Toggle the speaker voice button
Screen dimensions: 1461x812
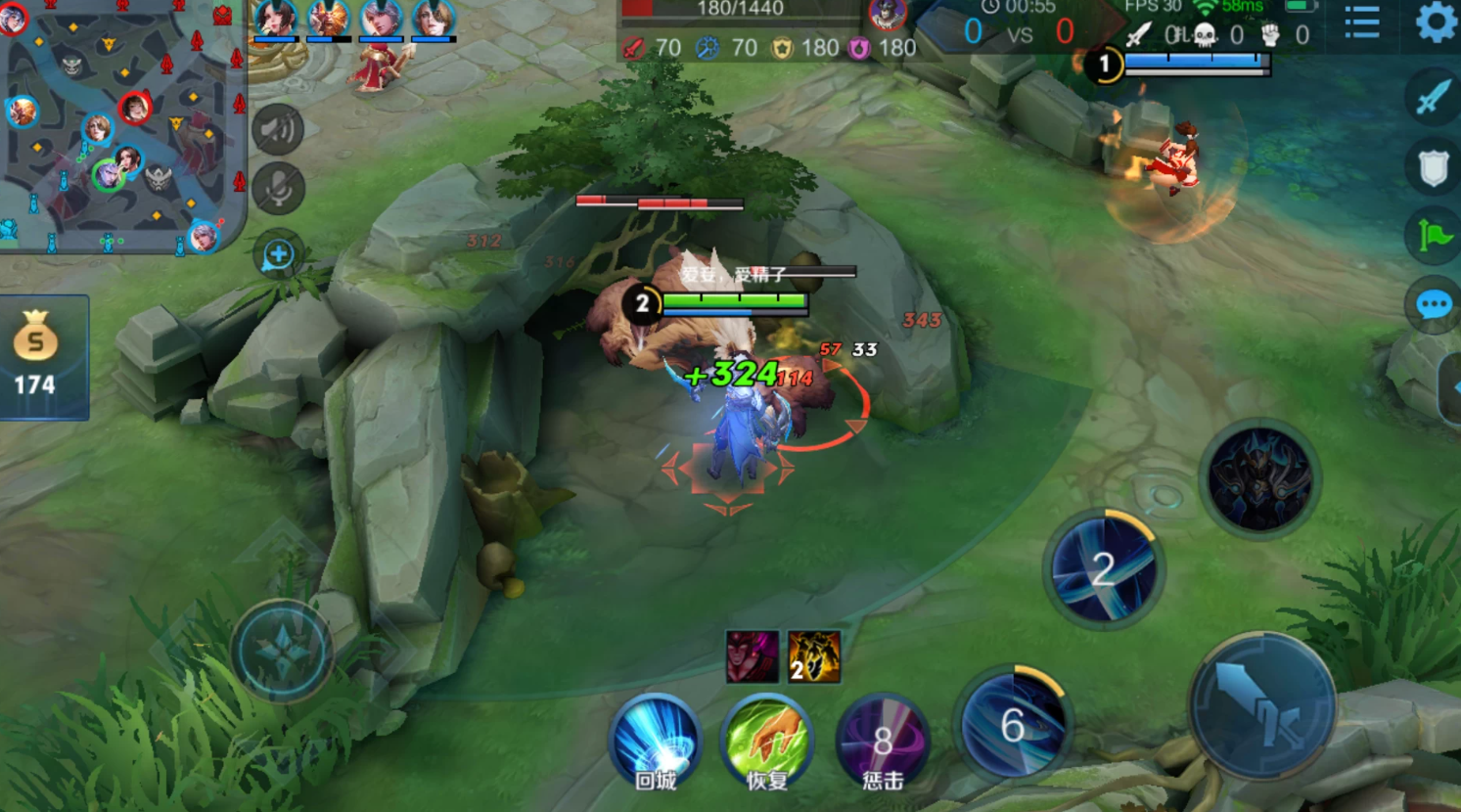click(278, 129)
